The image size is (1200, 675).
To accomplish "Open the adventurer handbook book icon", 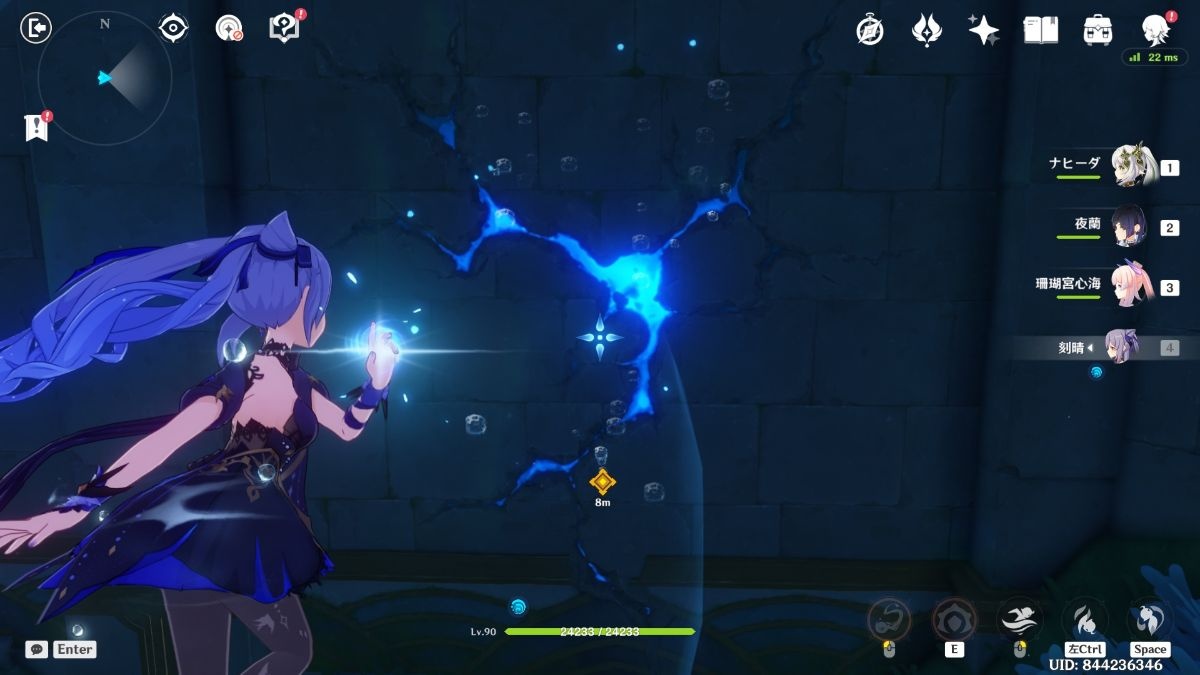I will 1040,30.
